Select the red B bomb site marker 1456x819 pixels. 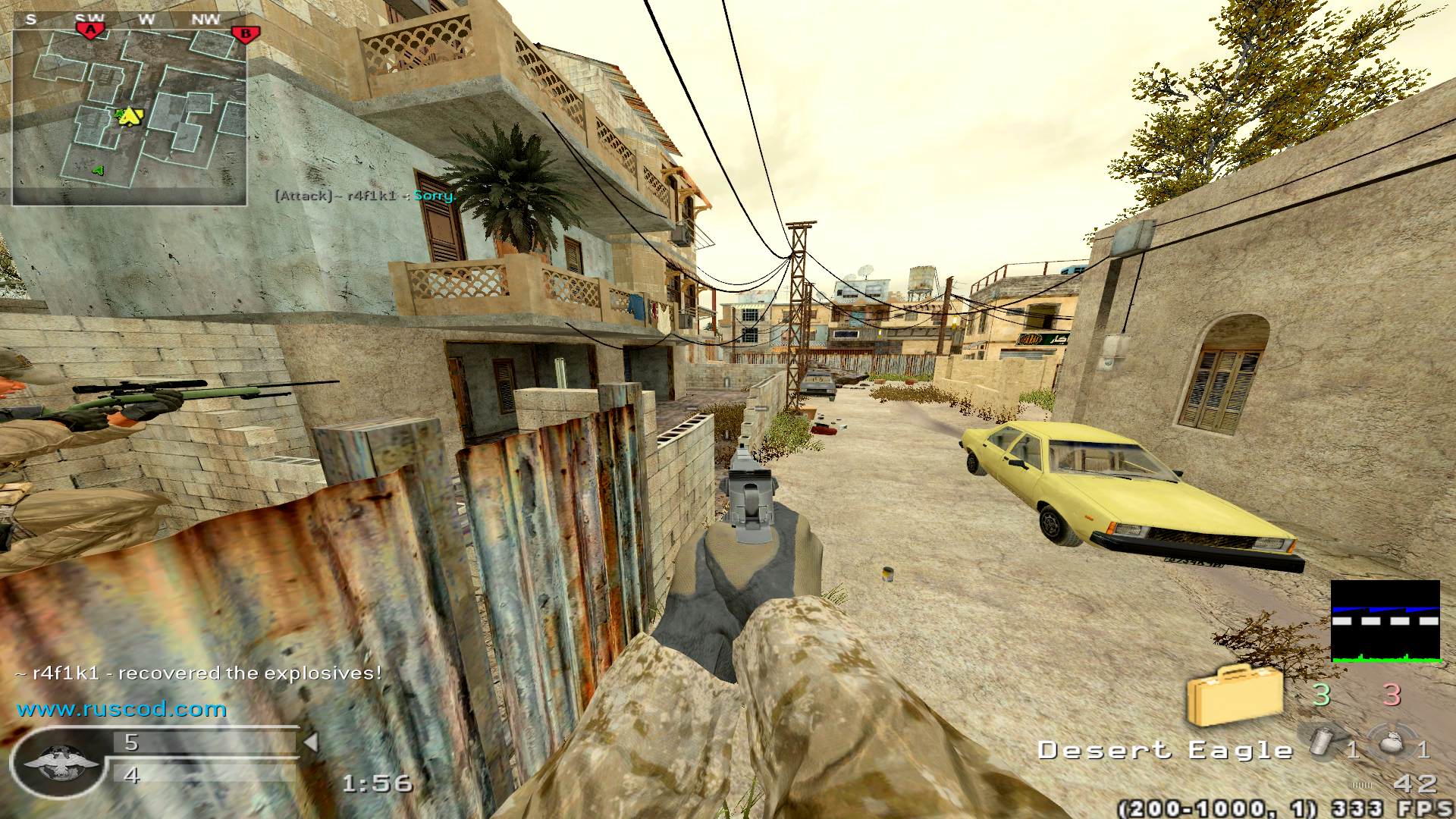tap(245, 33)
